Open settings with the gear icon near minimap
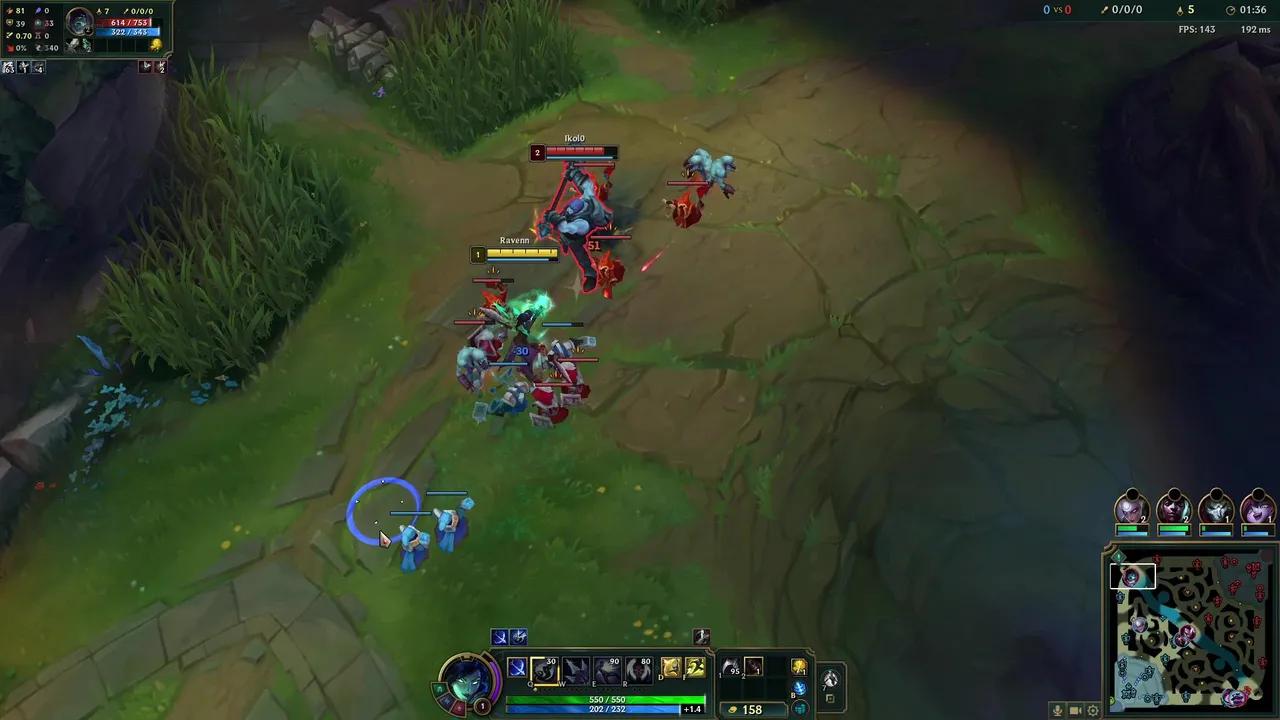This screenshot has height=720, width=1280. point(1093,710)
